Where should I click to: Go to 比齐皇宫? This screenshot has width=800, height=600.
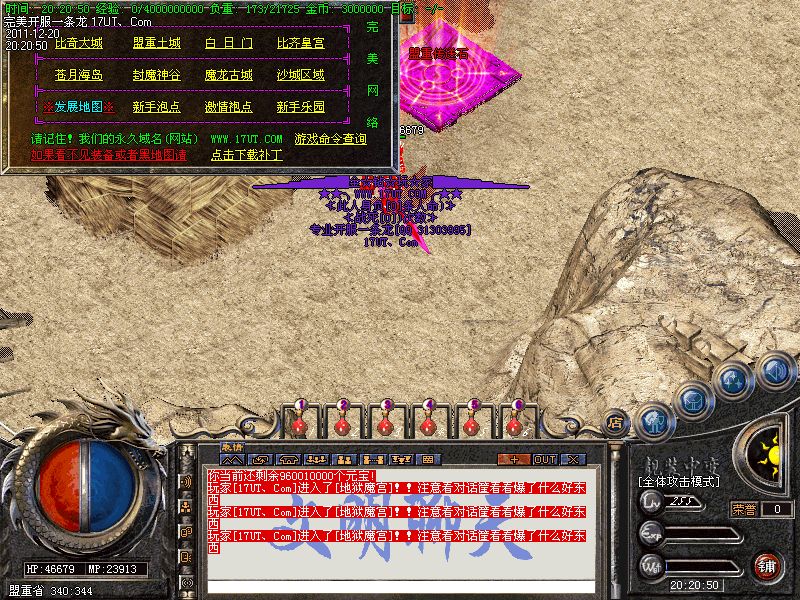pyautogui.click(x=300, y=43)
